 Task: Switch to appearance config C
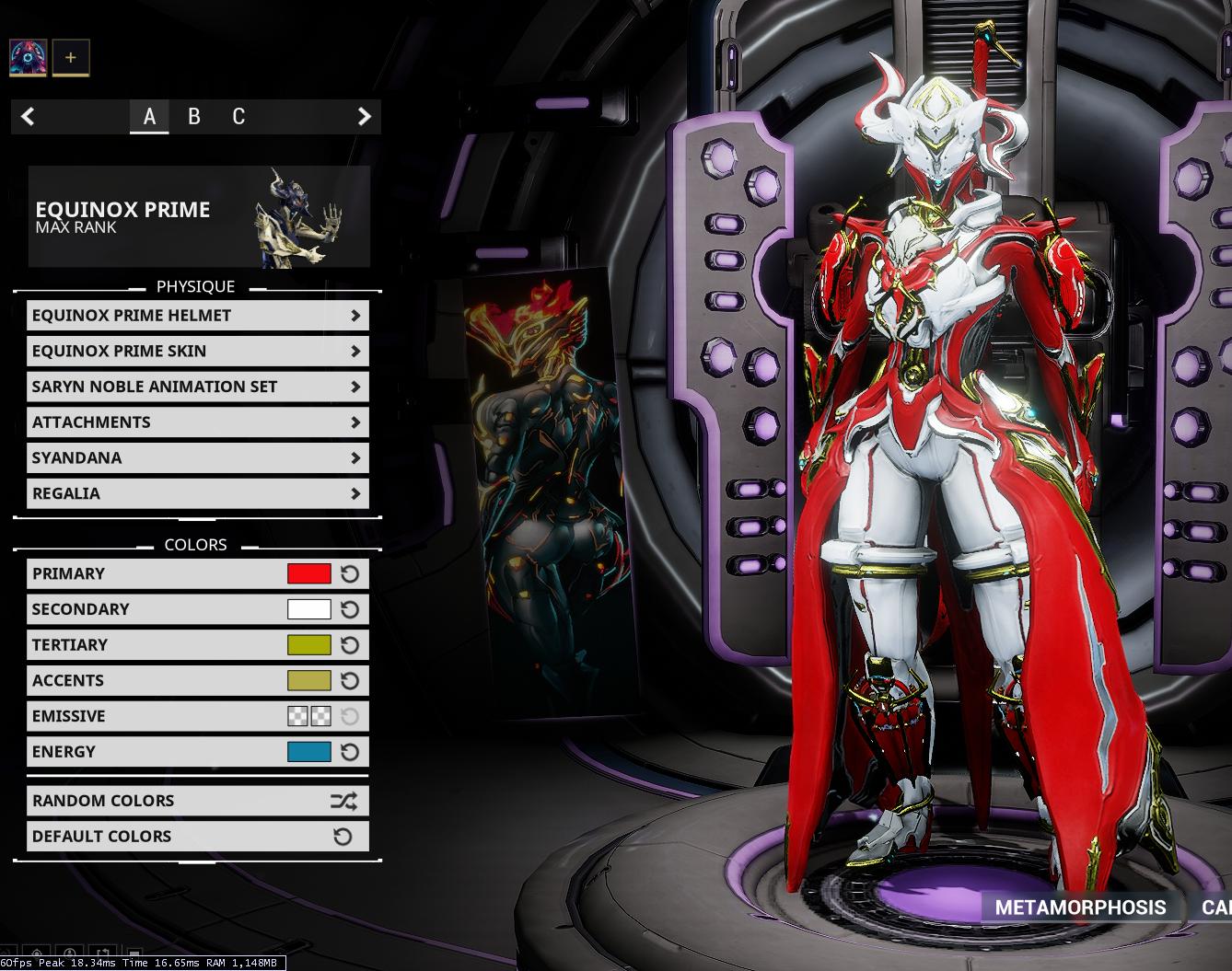[x=238, y=117]
